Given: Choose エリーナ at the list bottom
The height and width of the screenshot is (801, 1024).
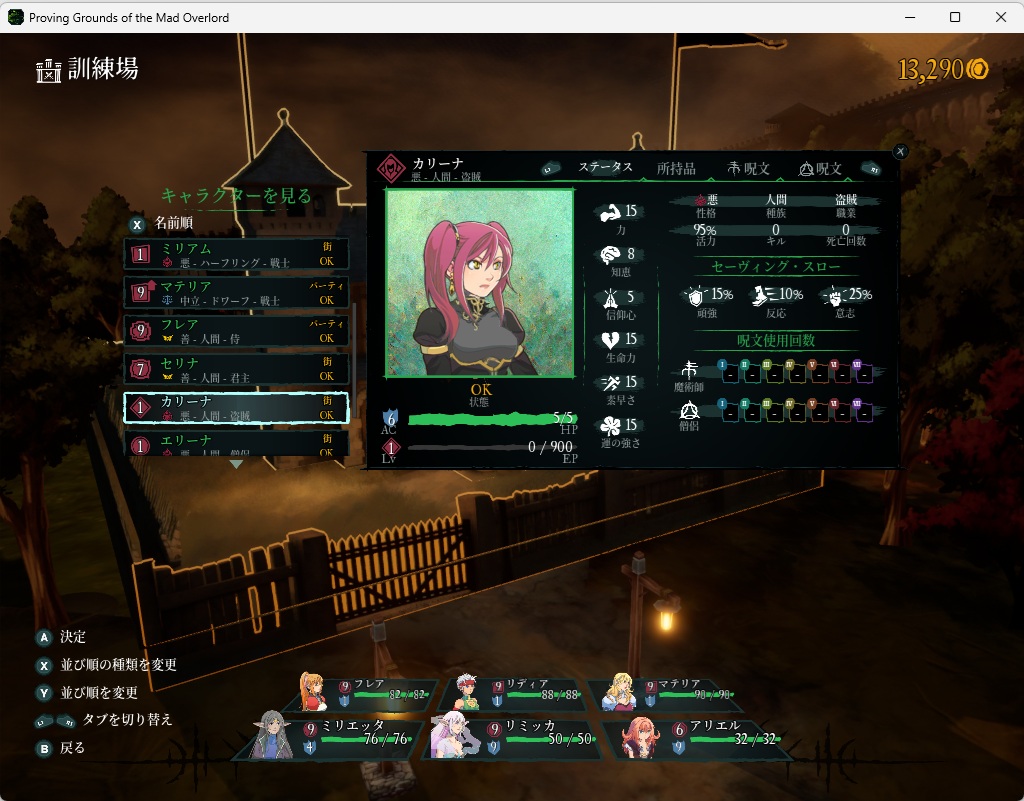Looking at the screenshot, I should (x=236, y=443).
